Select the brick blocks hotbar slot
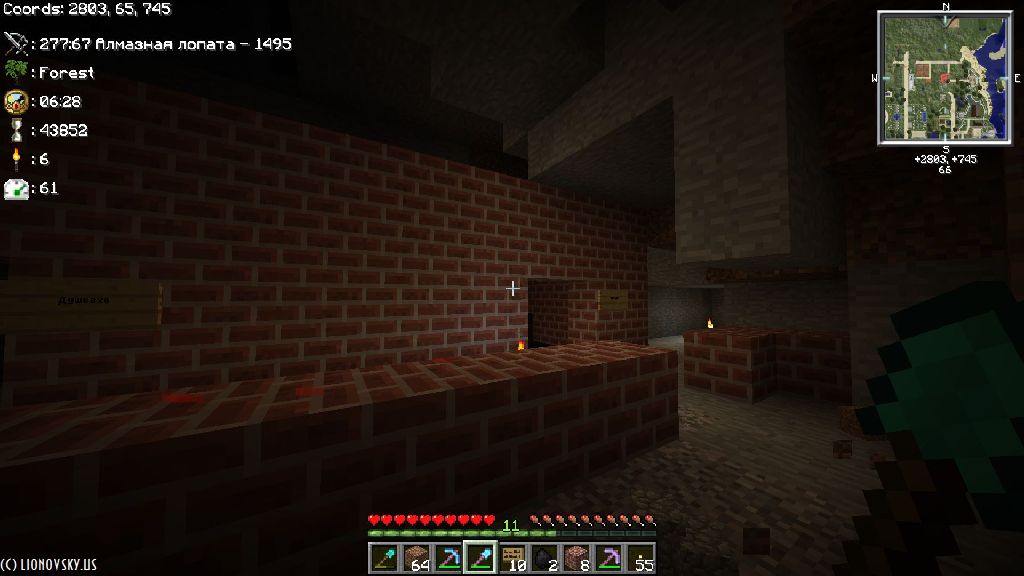 [577, 558]
